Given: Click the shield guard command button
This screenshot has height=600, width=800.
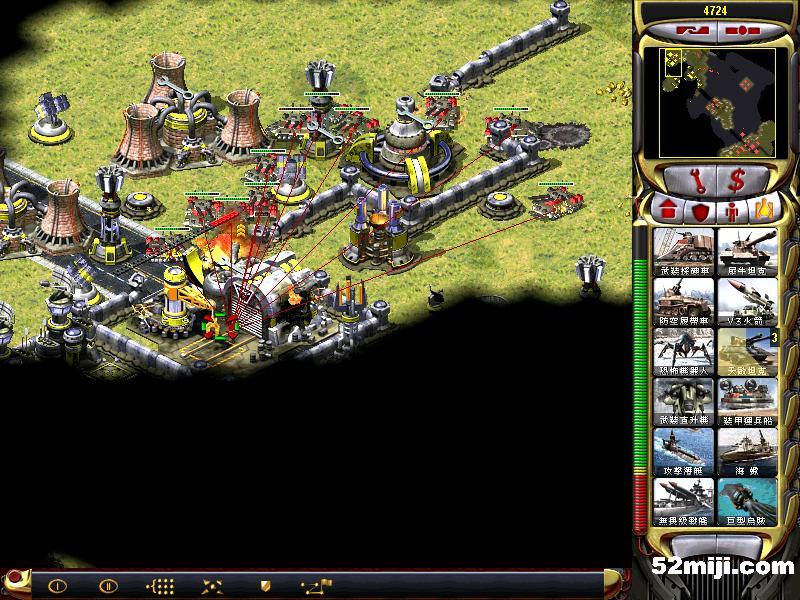Looking at the screenshot, I should (x=265, y=585).
